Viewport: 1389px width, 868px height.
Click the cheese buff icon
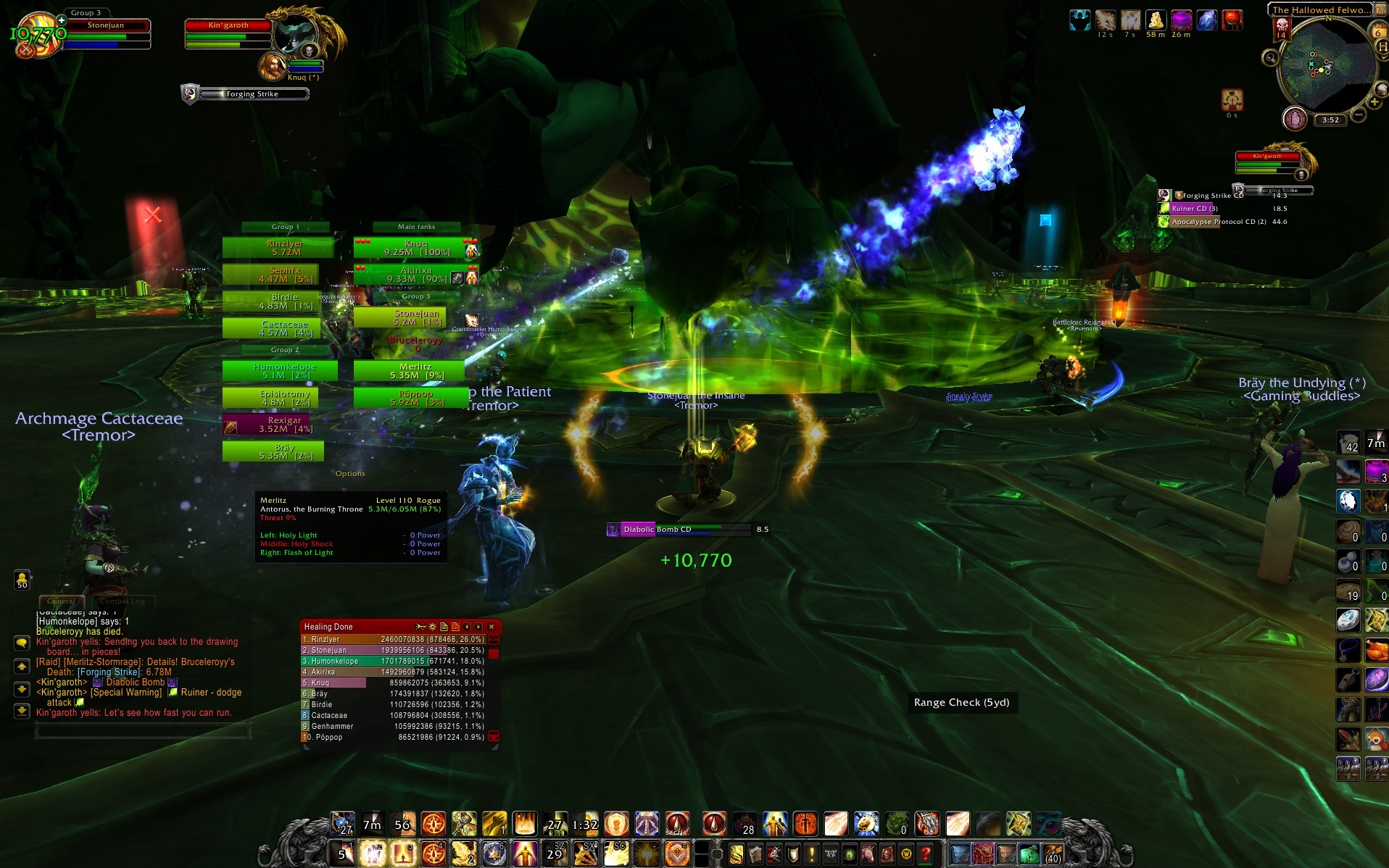(1156, 20)
